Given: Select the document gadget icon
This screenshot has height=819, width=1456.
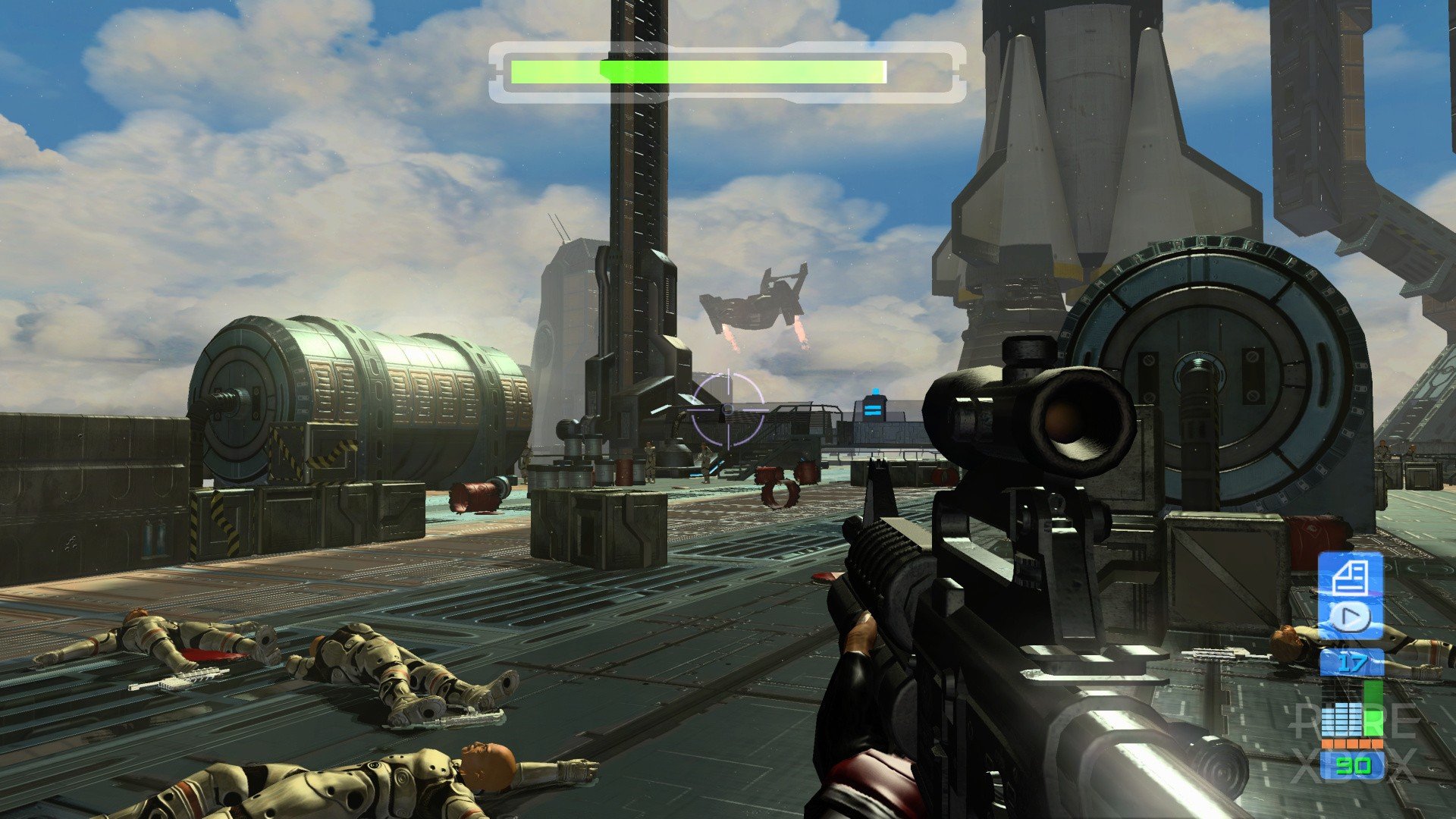Looking at the screenshot, I should (1349, 578).
